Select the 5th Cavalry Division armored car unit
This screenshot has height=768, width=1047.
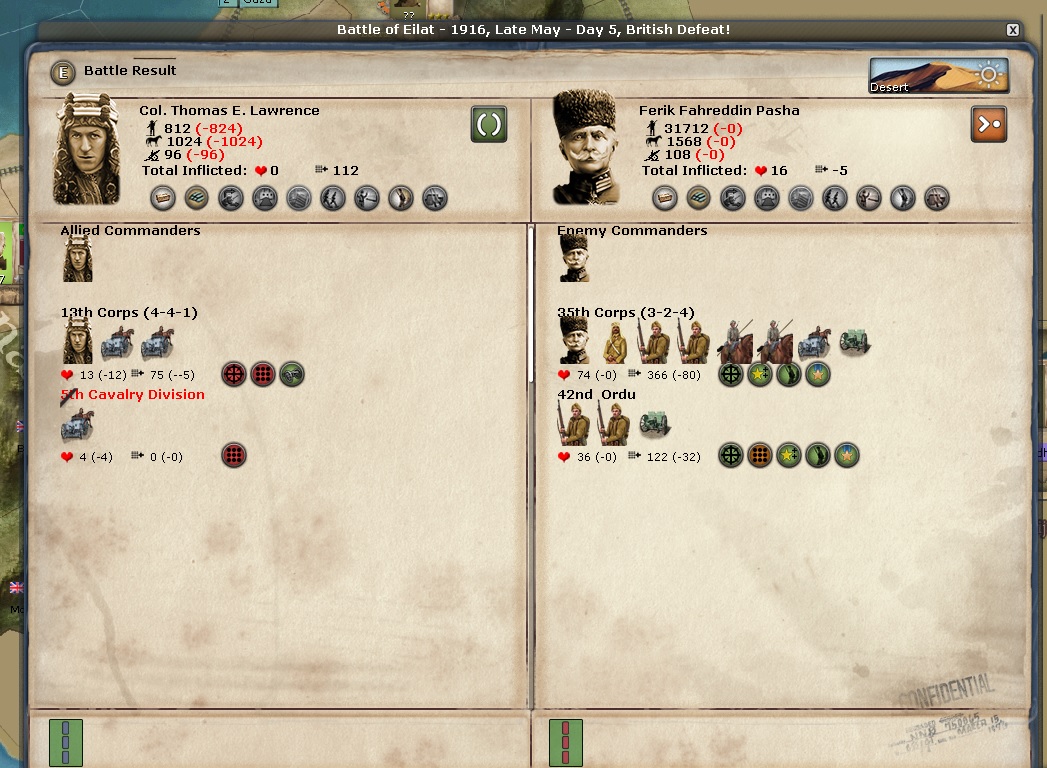tap(77, 425)
